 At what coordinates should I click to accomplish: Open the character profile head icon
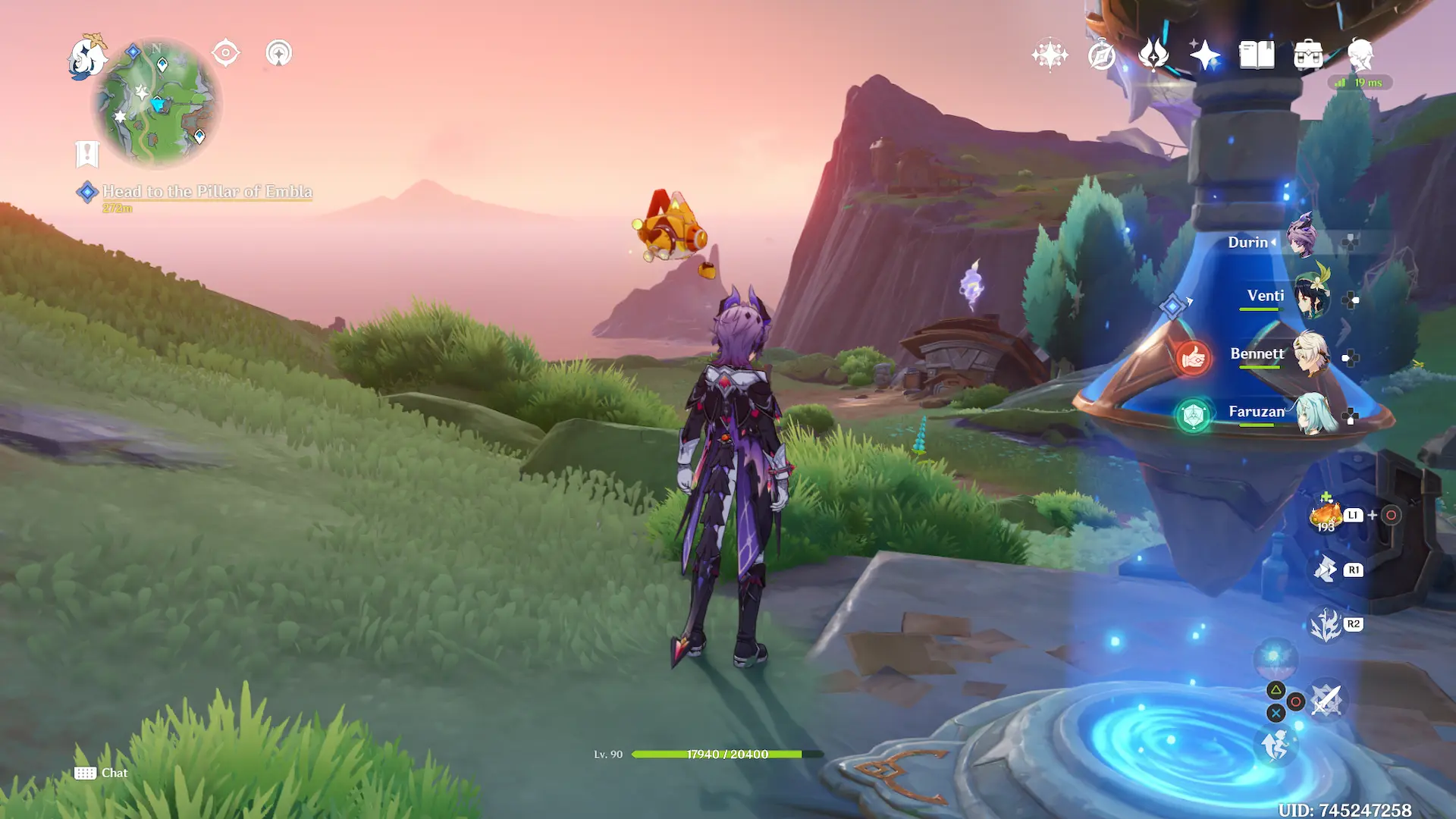point(1360,55)
